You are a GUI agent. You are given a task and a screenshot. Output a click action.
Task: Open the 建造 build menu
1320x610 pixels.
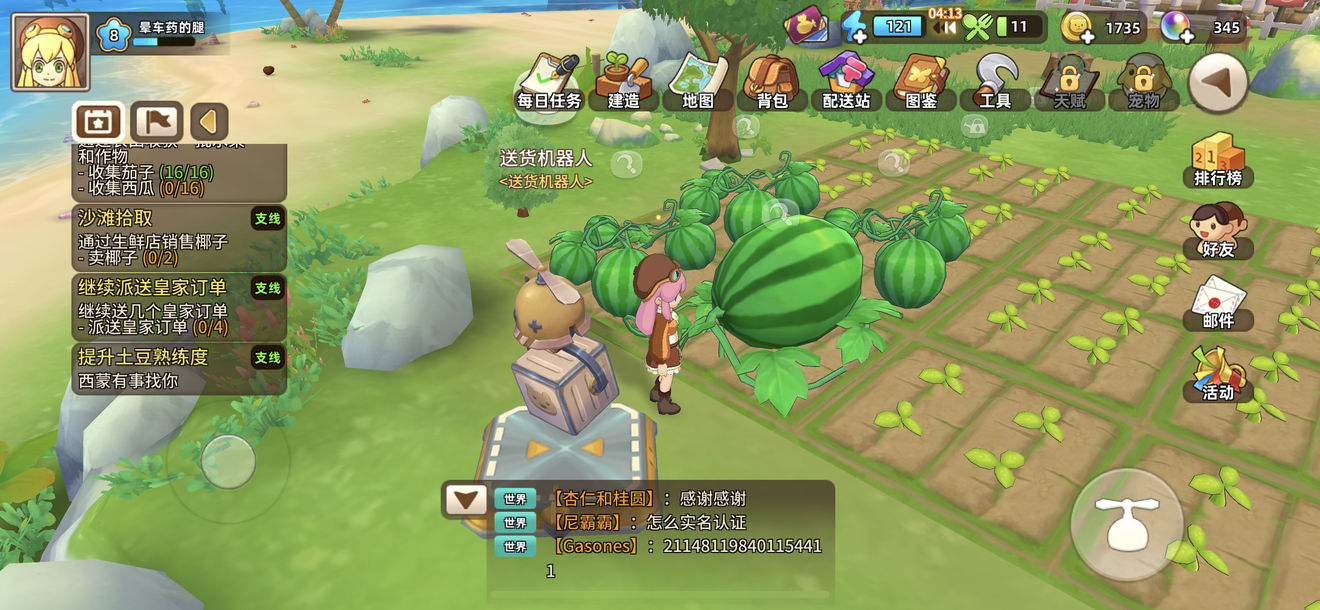[623, 81]
